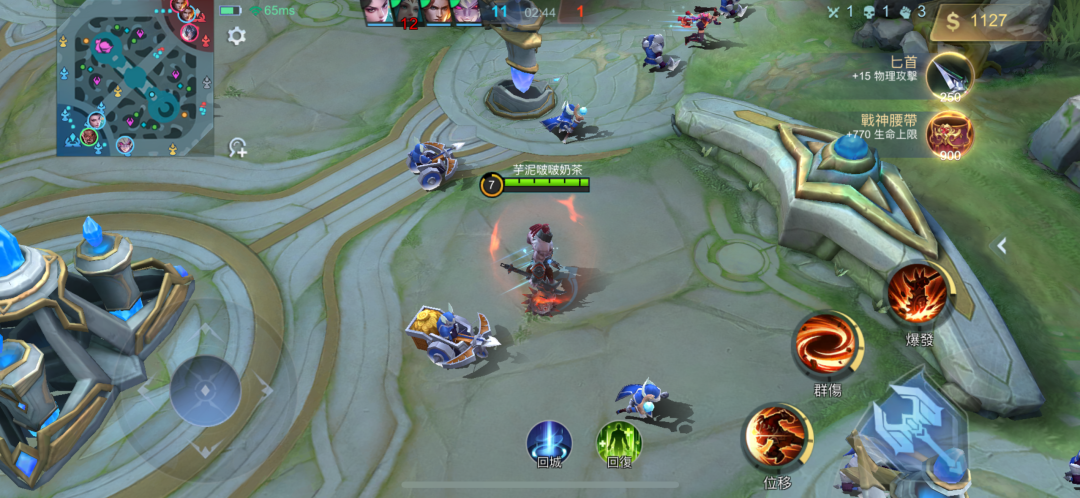Tap the minimap
The height and width of the screenshot is (498, 1080).
(134, 78)
